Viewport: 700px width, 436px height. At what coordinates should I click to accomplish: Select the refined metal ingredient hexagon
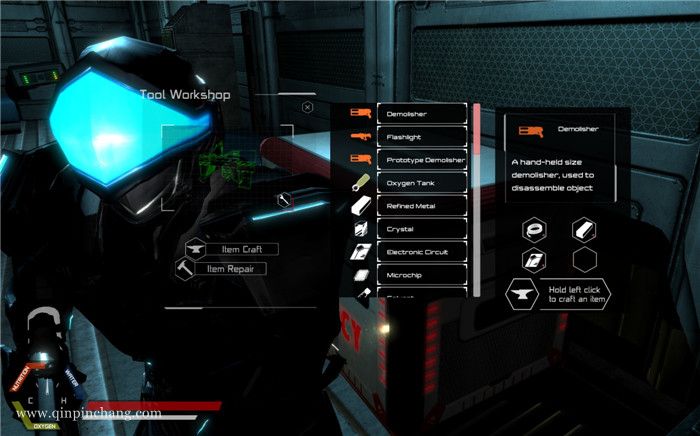pos(584,230)
